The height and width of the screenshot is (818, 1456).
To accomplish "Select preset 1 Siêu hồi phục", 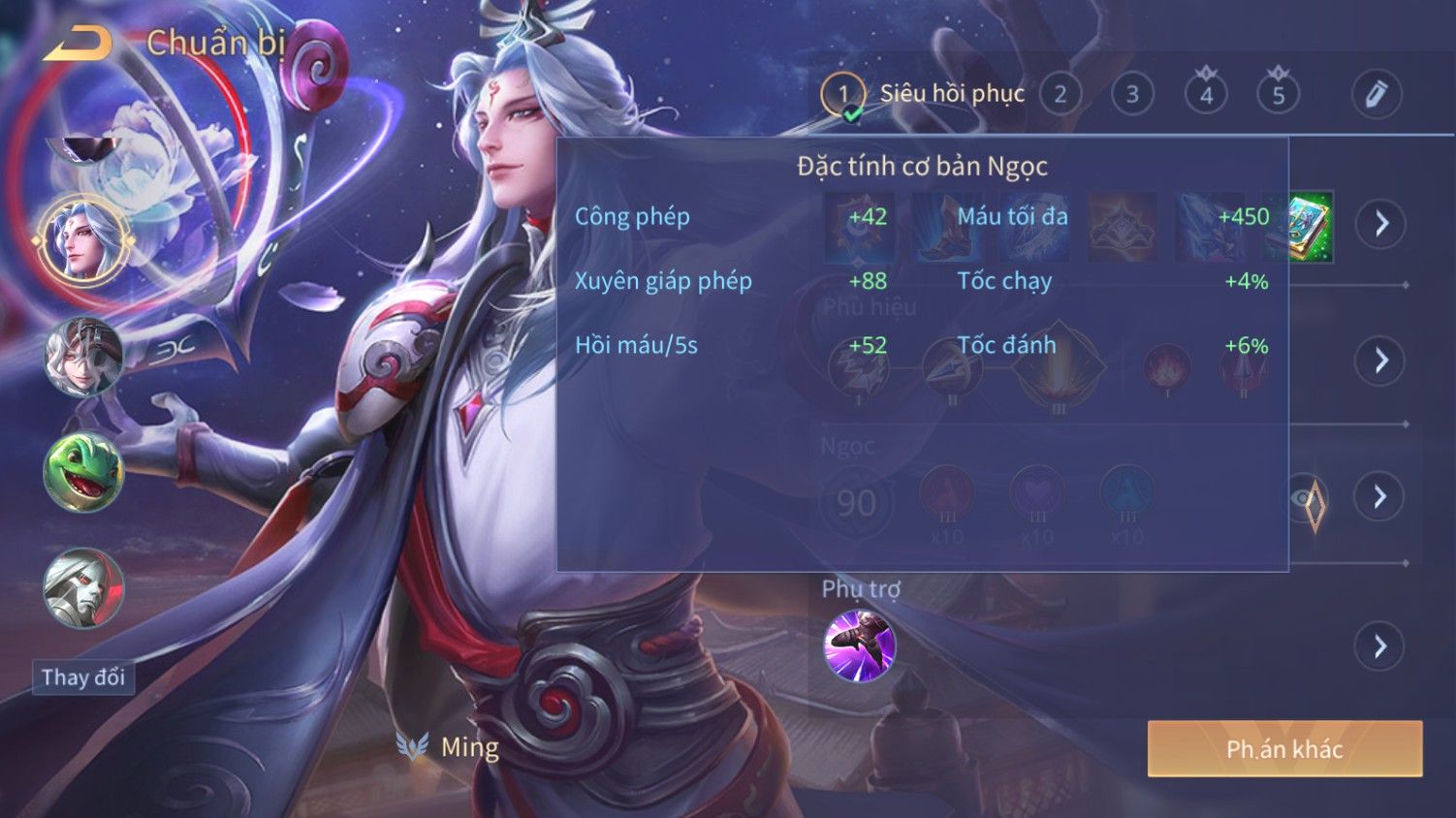I will (x=842, y=95).
